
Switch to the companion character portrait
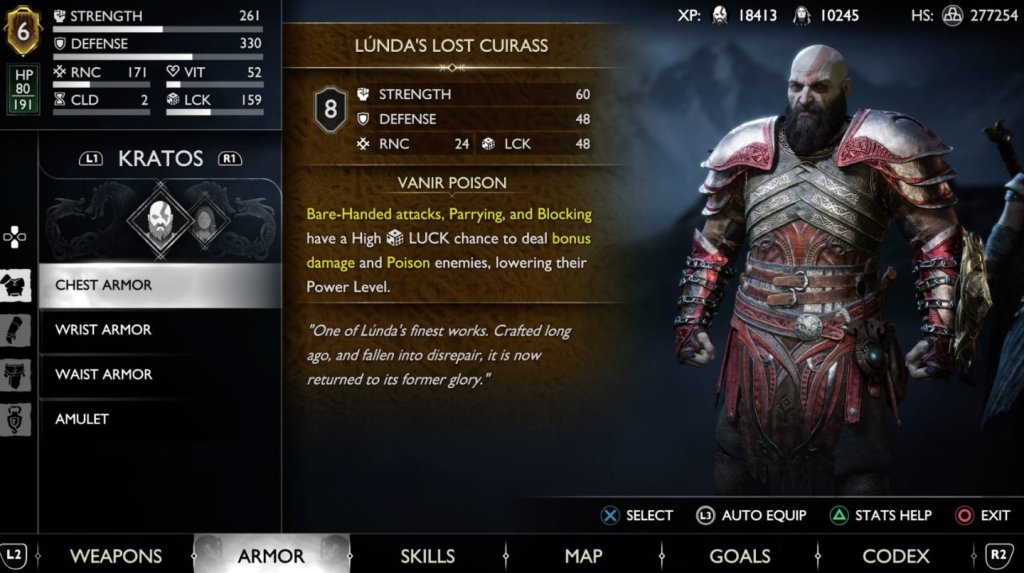click(203, 219)
